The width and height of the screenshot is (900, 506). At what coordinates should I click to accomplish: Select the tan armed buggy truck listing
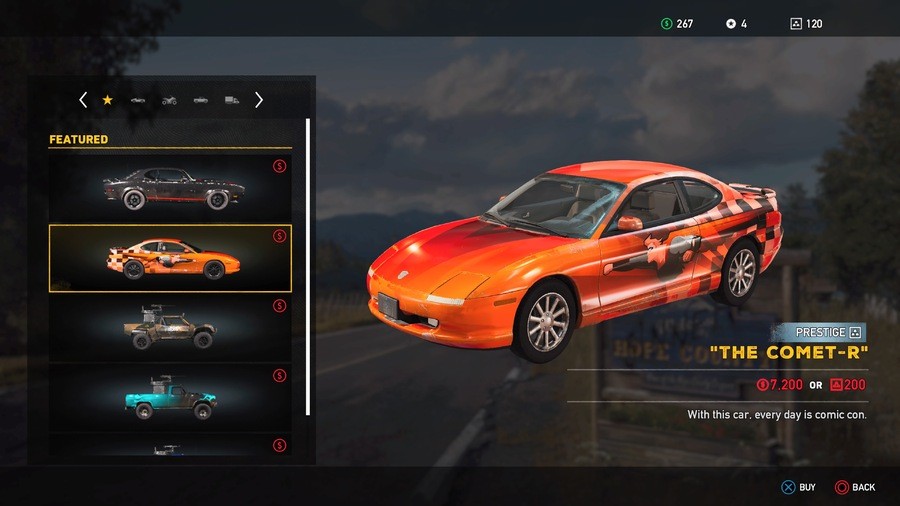(x=170, y=328)
